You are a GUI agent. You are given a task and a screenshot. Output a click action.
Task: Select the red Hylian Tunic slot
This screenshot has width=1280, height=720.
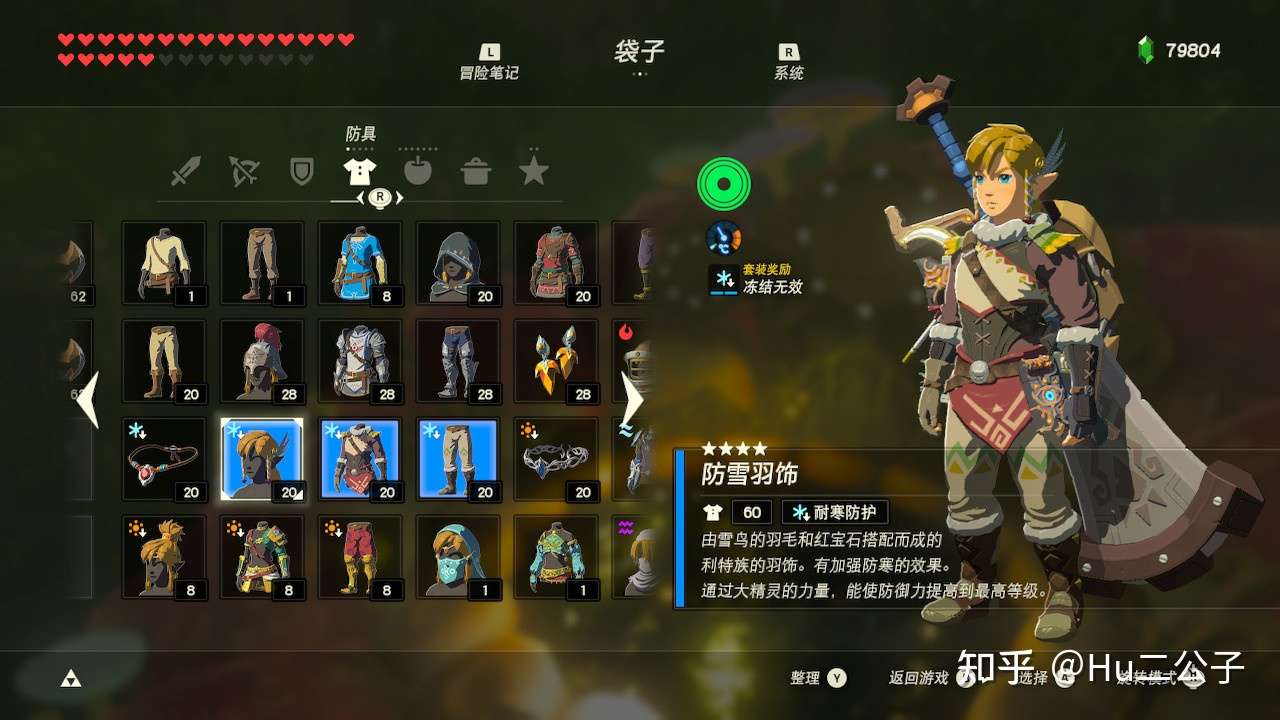click(556, 263)
